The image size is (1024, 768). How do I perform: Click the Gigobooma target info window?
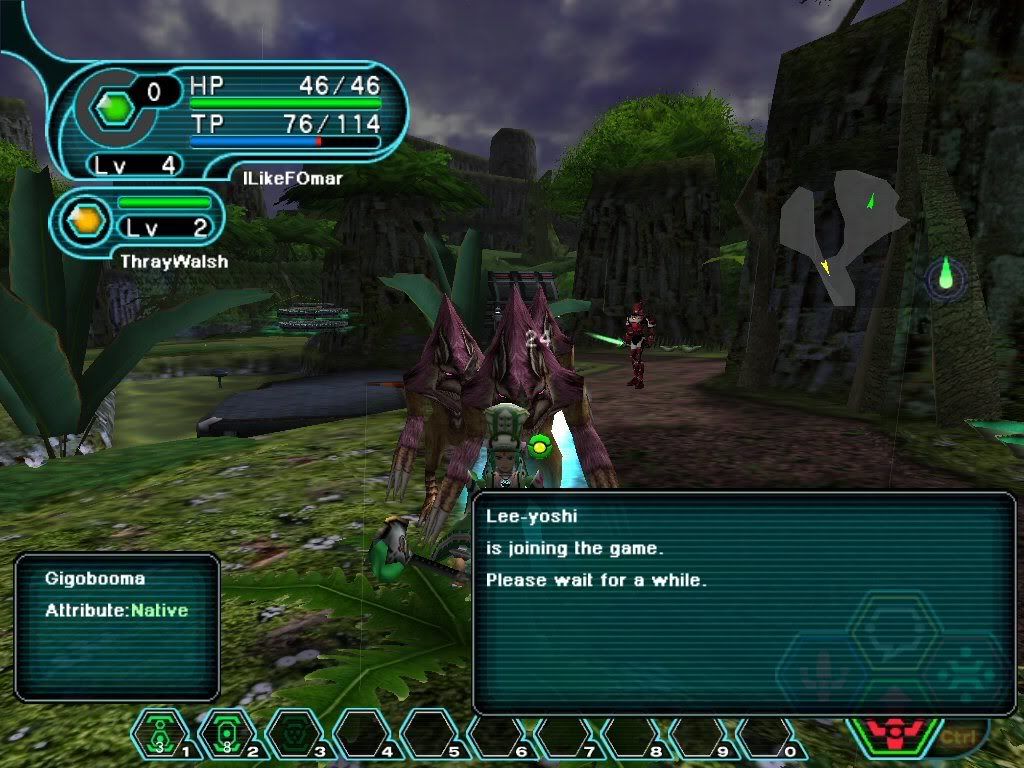click(x=117, y=626)
